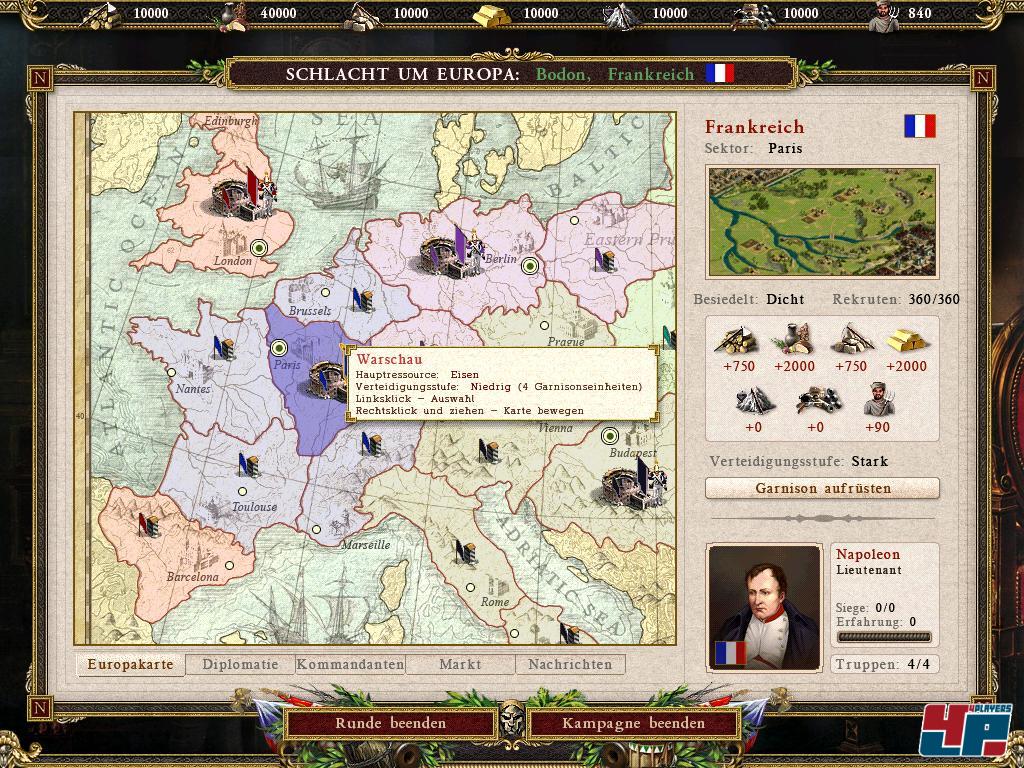Click the Runde beenden button
1024x768 pixels.
(390, 723)
